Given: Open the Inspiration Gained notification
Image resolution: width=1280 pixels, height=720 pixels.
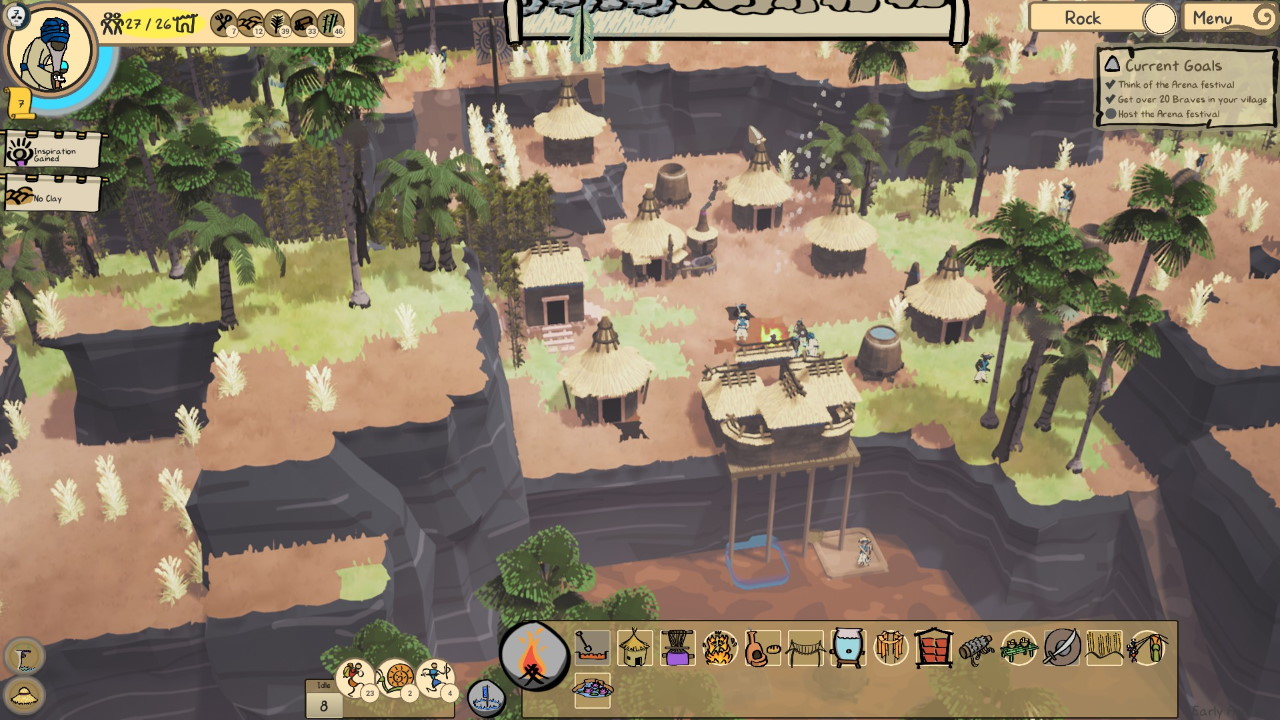Looking at the screenshot, I should (54, 153).
